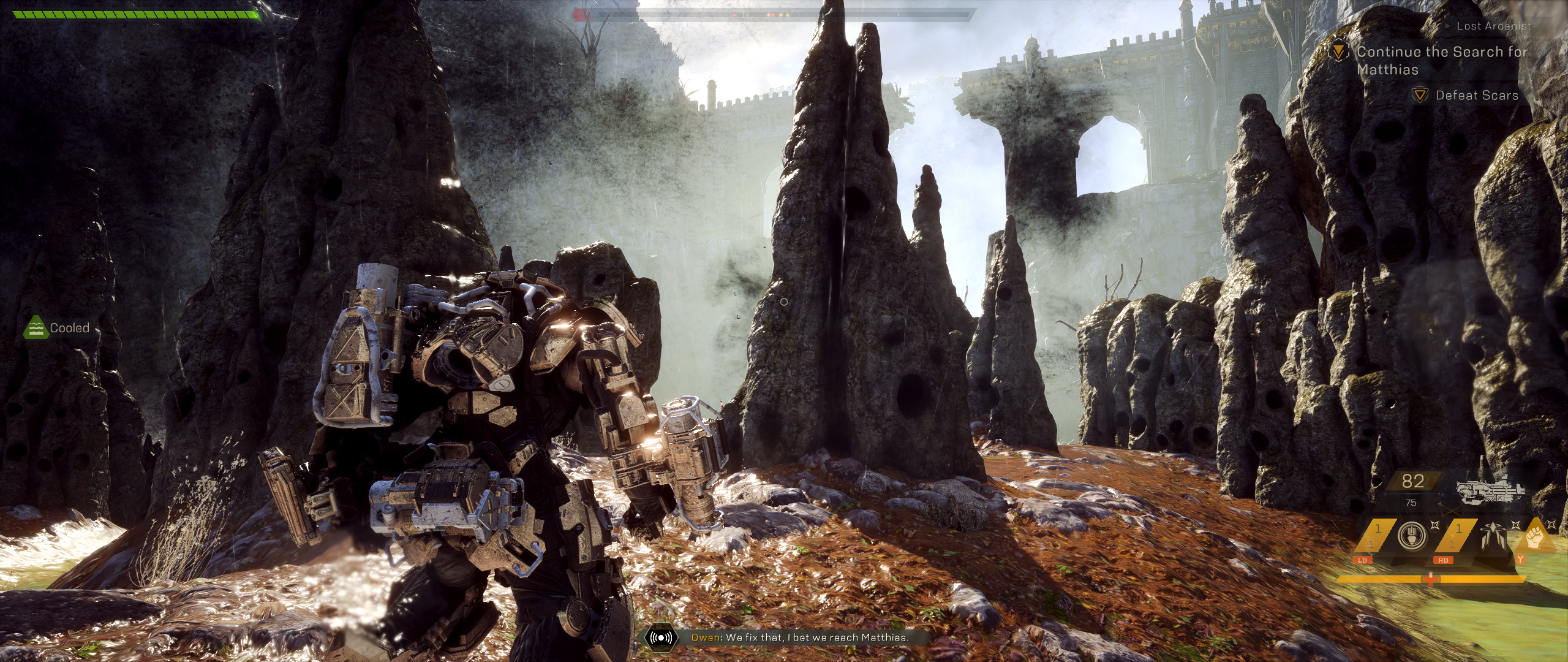Activate the winged diamond assault ability
The image size is (1568, 662).
pos(1494,537)
